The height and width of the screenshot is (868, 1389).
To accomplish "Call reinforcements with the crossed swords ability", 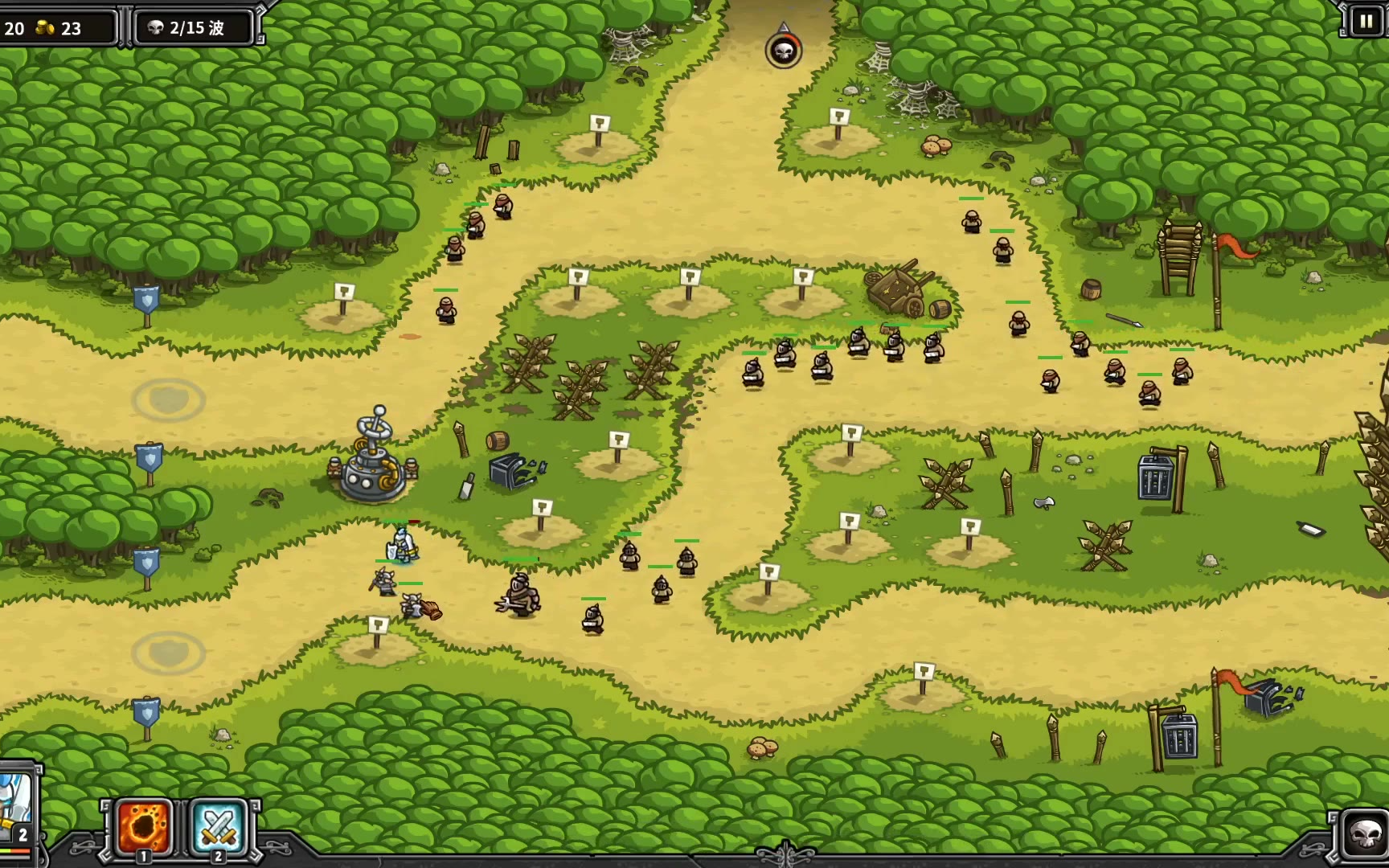I will (218, 825).
